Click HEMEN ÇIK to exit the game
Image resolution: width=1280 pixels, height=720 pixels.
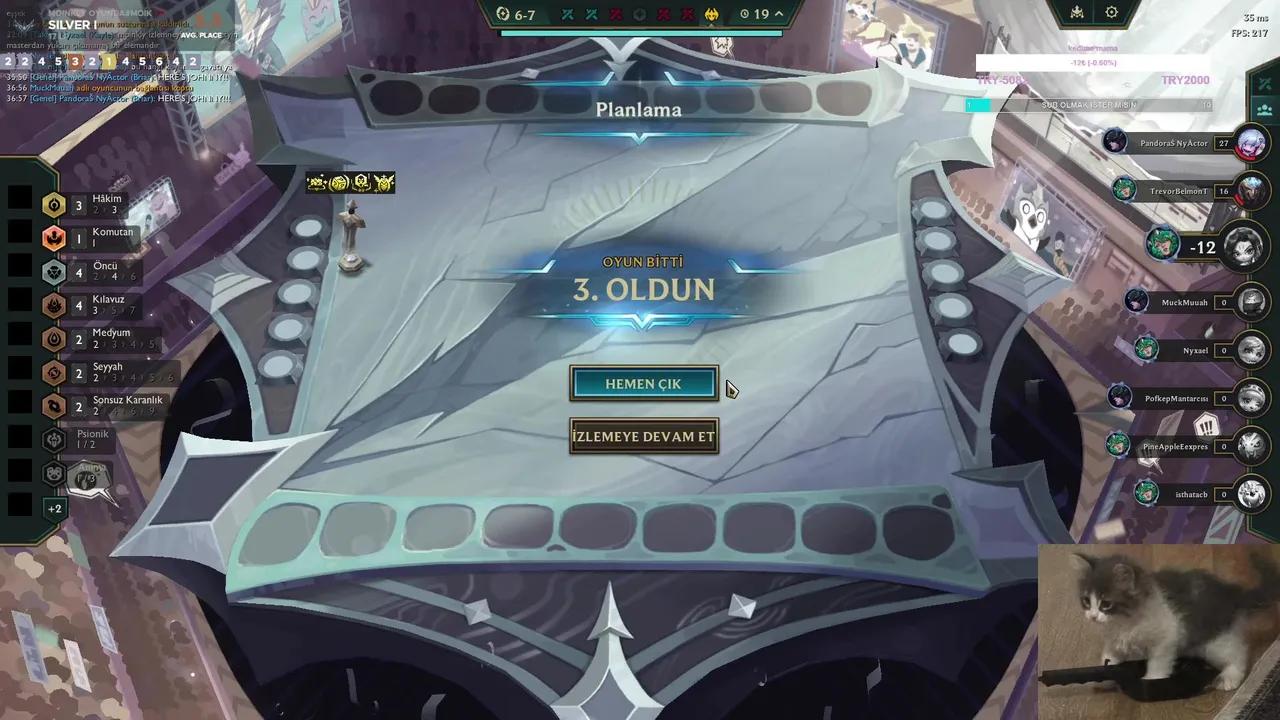[643, 384]
